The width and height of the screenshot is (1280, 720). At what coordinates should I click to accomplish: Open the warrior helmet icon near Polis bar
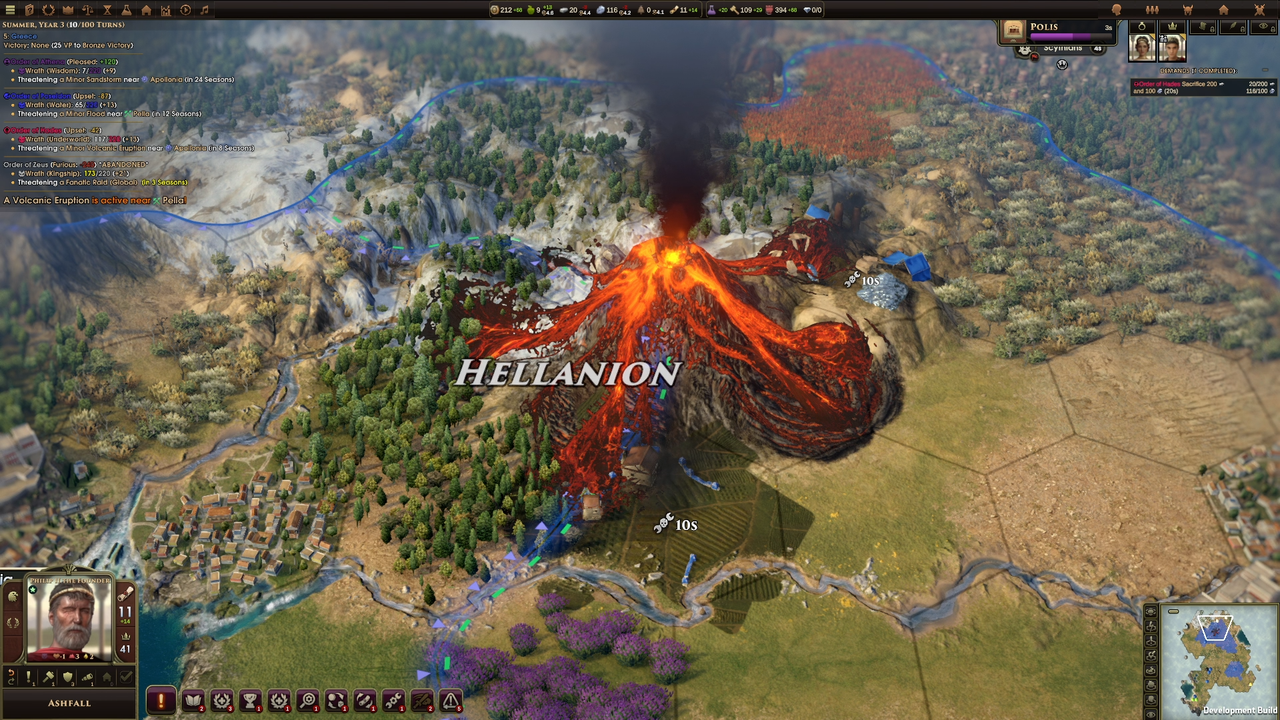[1024, 51]
